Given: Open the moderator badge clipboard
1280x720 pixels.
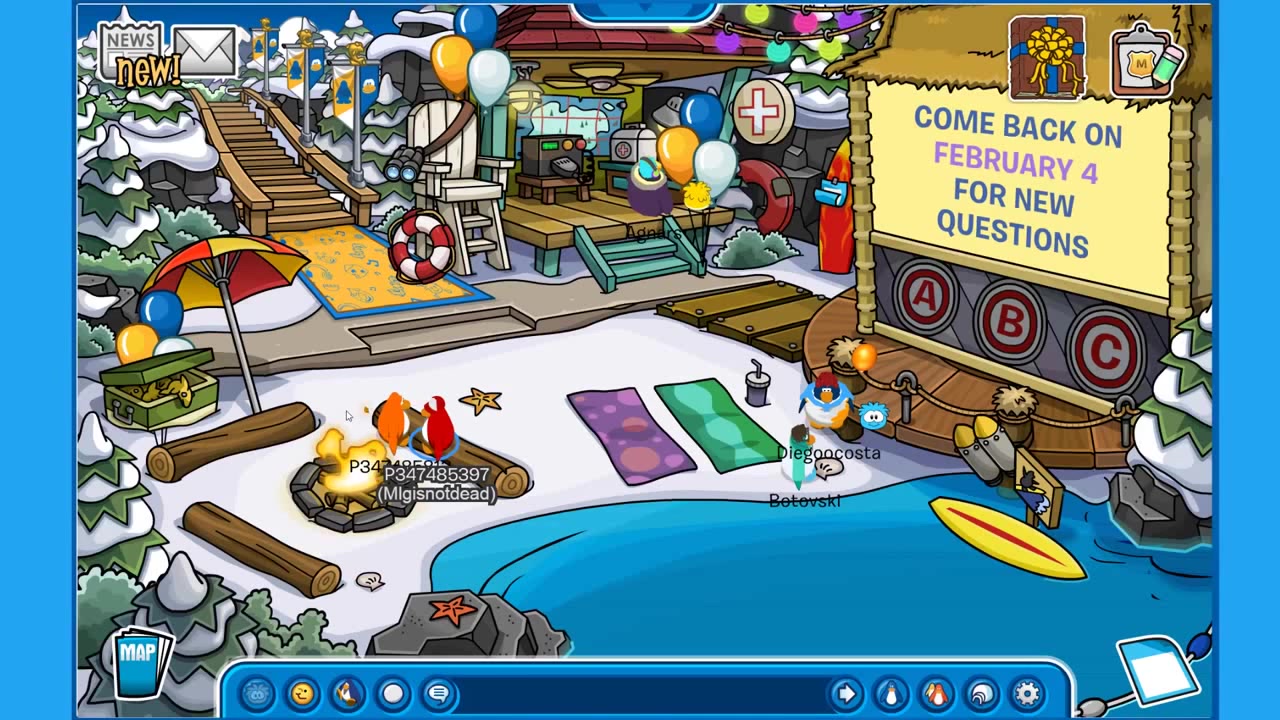Looking at the screenshot, I should pyautogui.click(x=1144, y=62).
